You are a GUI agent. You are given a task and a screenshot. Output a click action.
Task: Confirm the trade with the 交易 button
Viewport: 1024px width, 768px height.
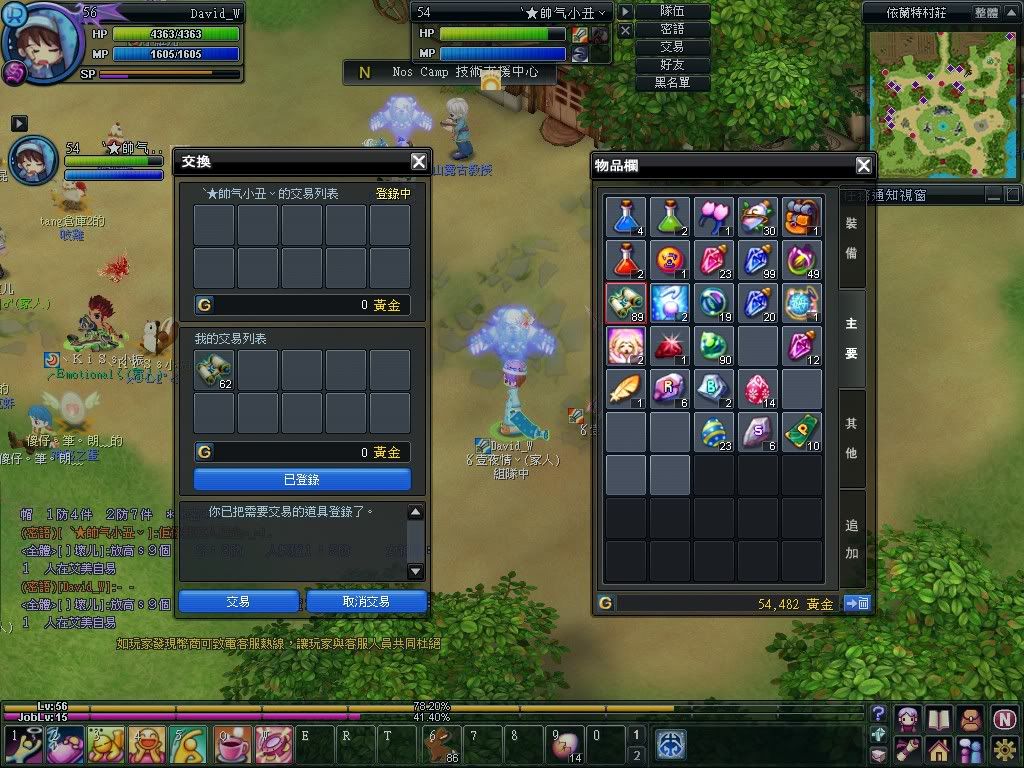238,601
